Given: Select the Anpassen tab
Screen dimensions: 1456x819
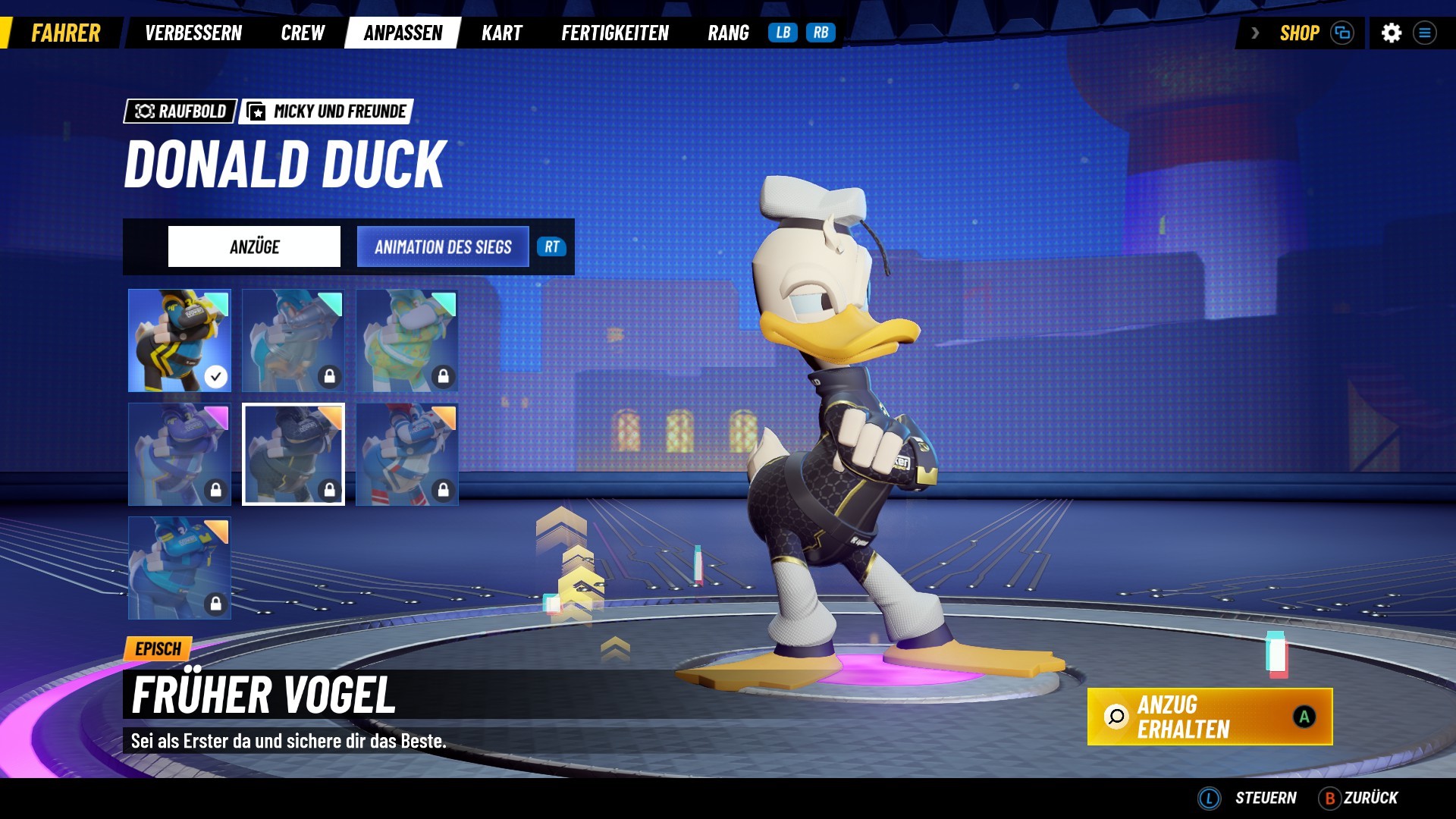Looking at the screenshot, I should (403, 33).
